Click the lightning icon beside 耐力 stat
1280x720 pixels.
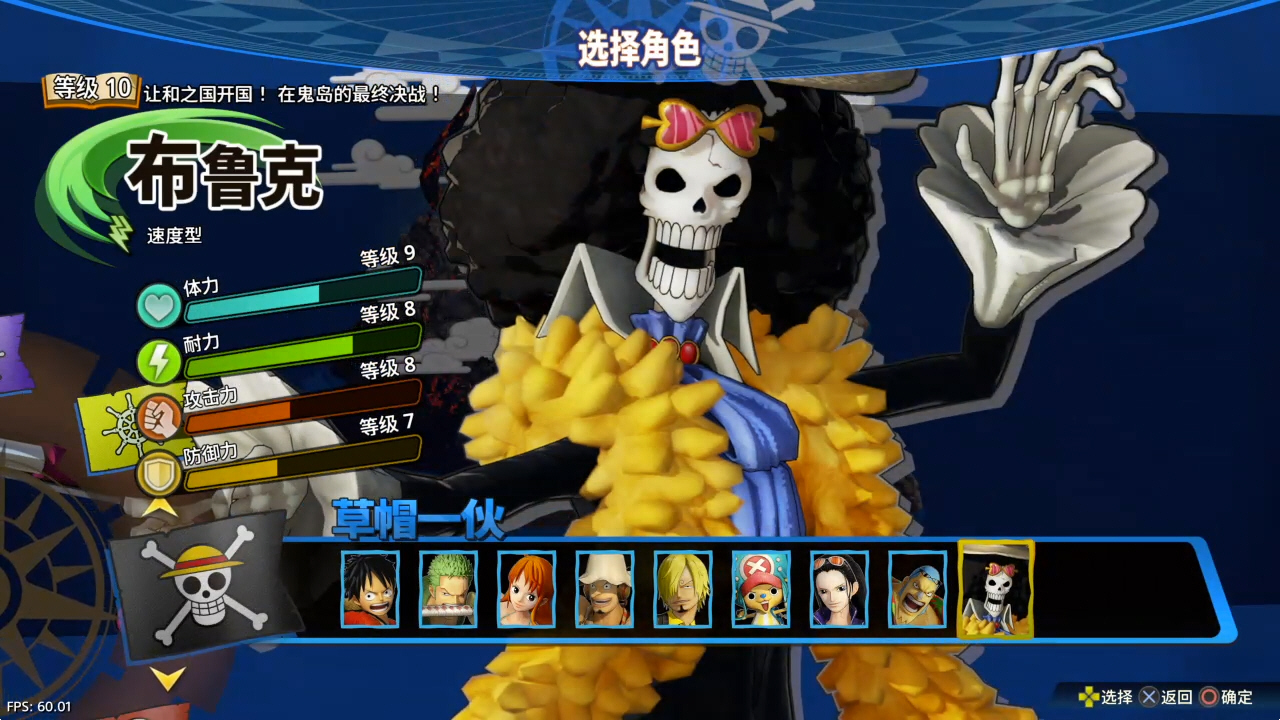pyautogui.click(x=159, y=361)
